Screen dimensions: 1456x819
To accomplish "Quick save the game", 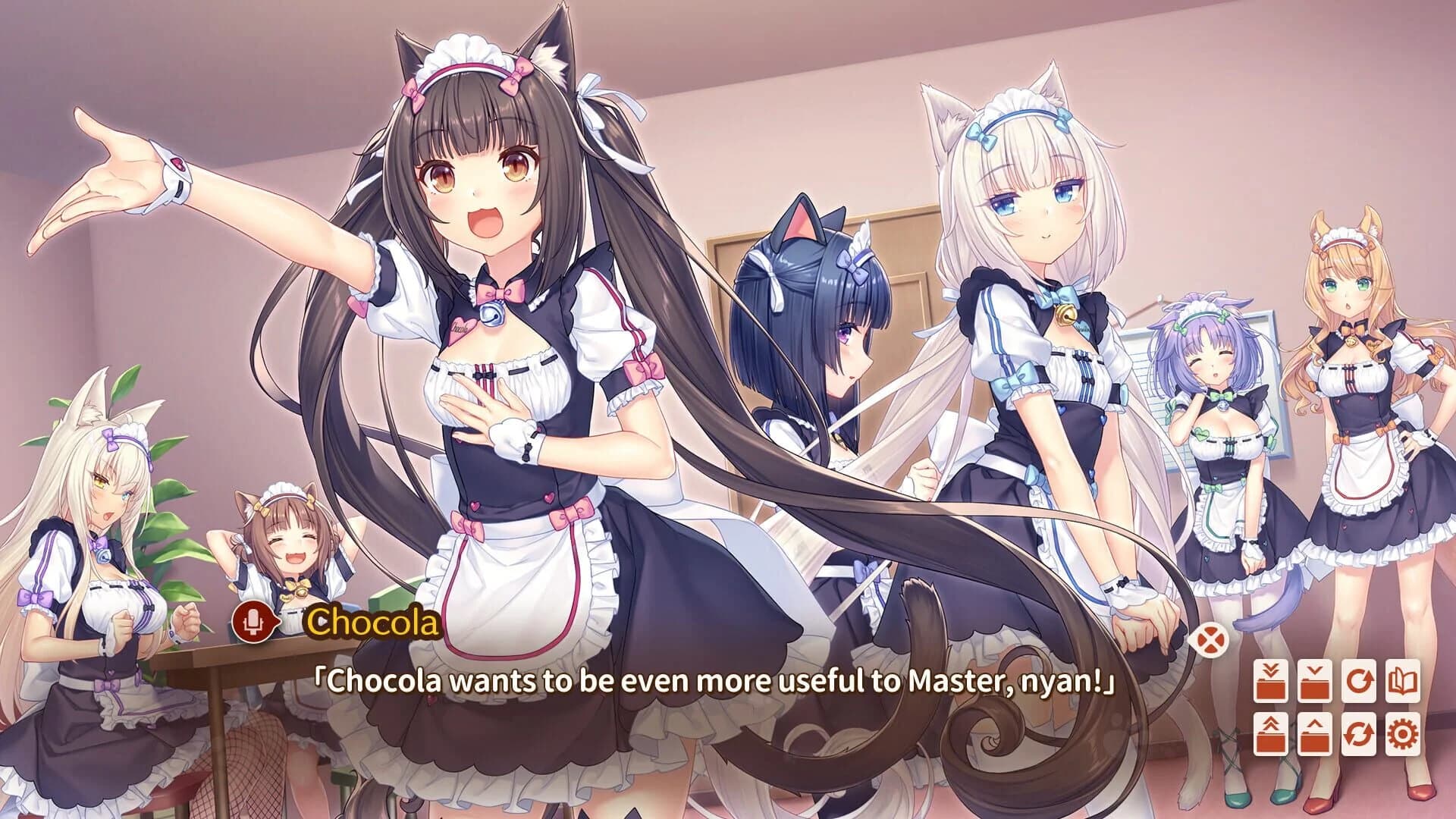I will [x=1270, y=681].
